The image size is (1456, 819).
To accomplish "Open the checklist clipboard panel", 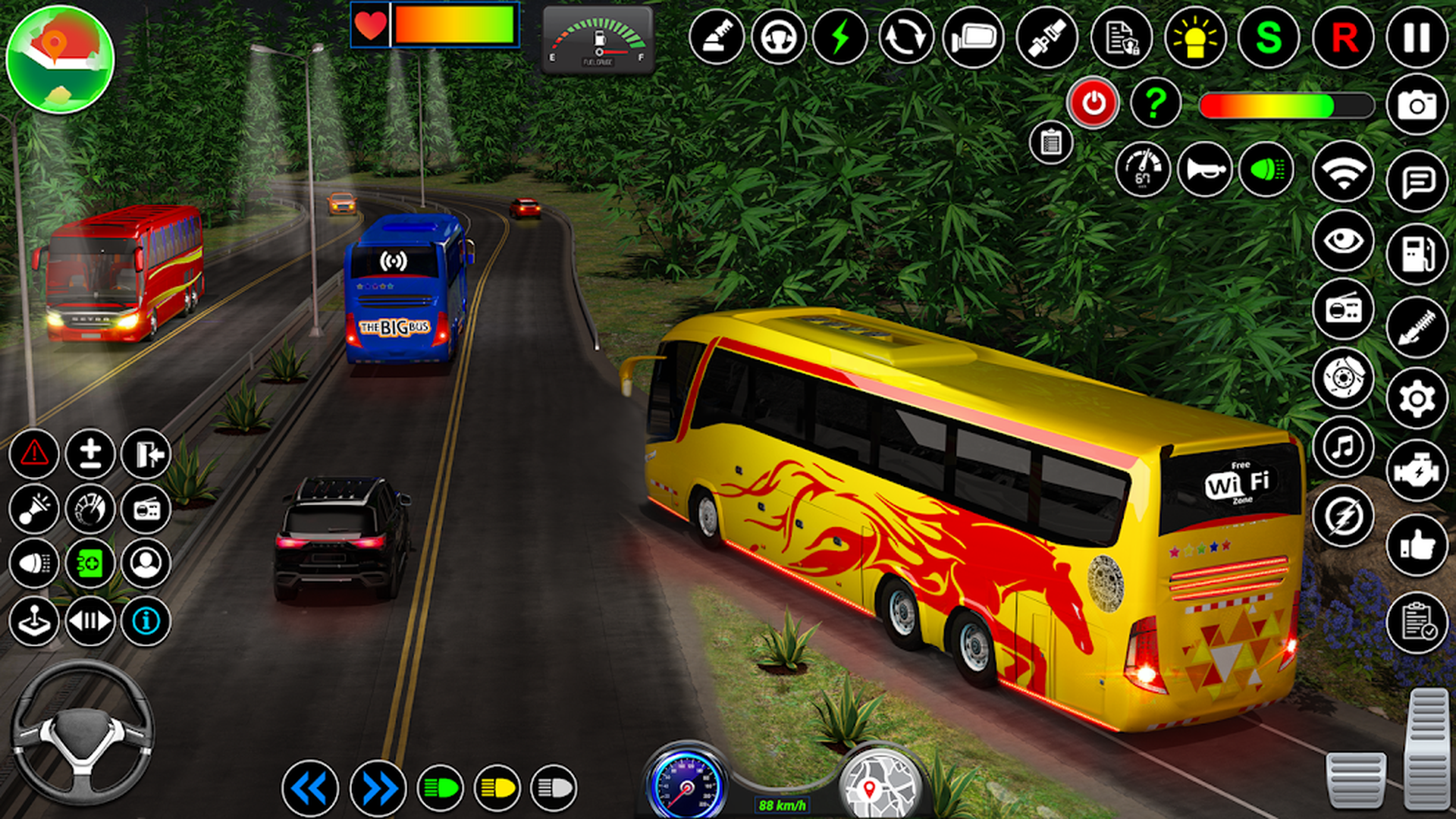I will coord(1050,141).
